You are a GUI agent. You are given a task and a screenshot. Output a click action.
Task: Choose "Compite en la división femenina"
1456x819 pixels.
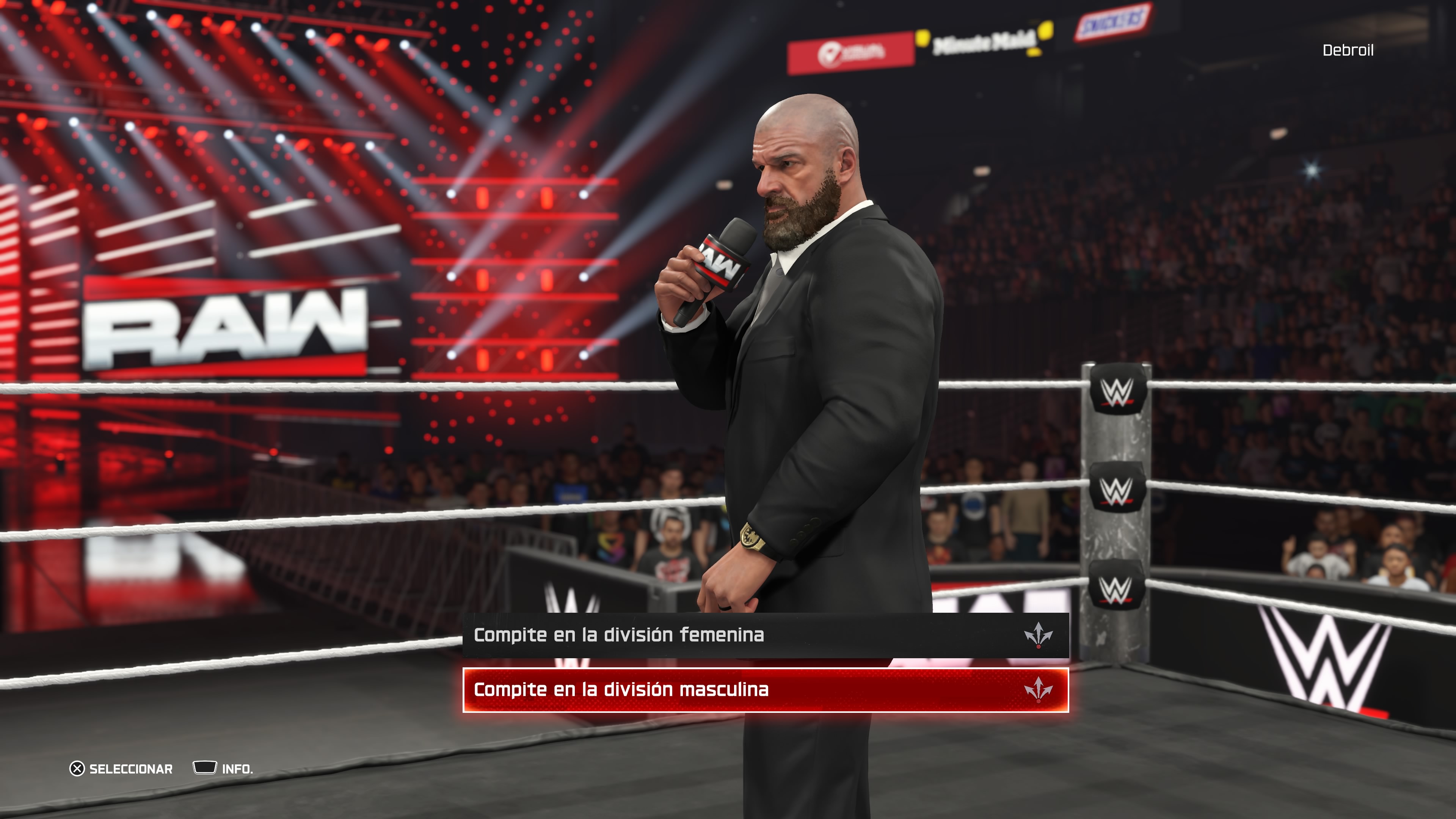pyautogui.click(x=765, y=635)
